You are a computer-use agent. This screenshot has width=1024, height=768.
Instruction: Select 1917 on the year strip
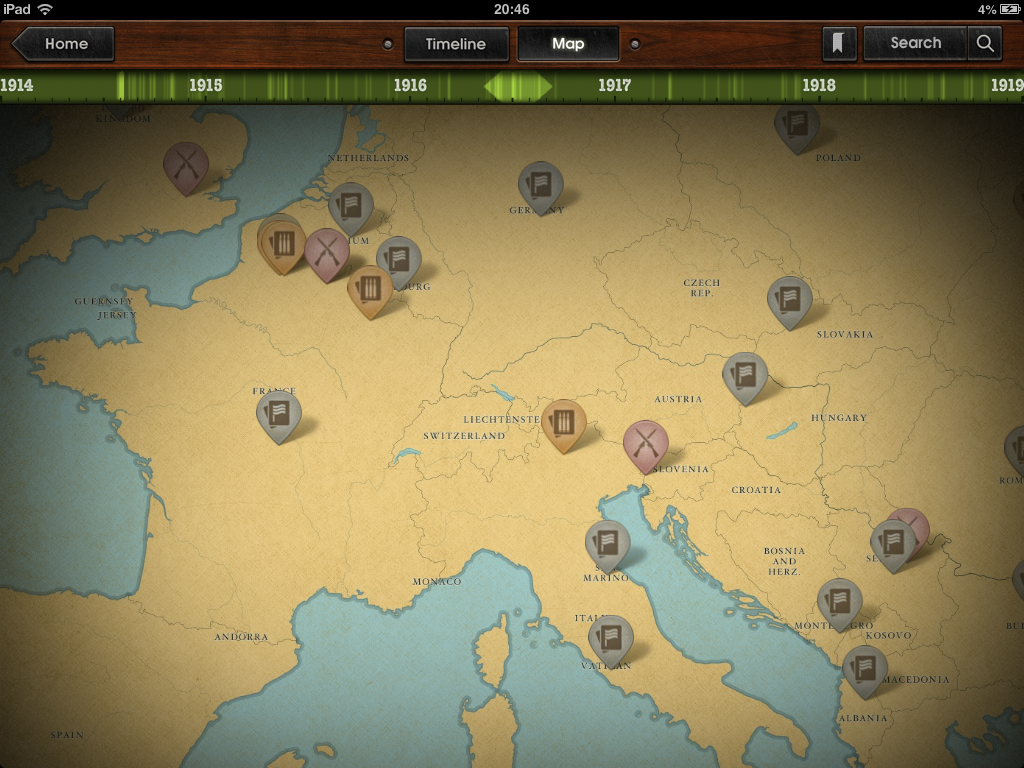[x=614, y=86]
